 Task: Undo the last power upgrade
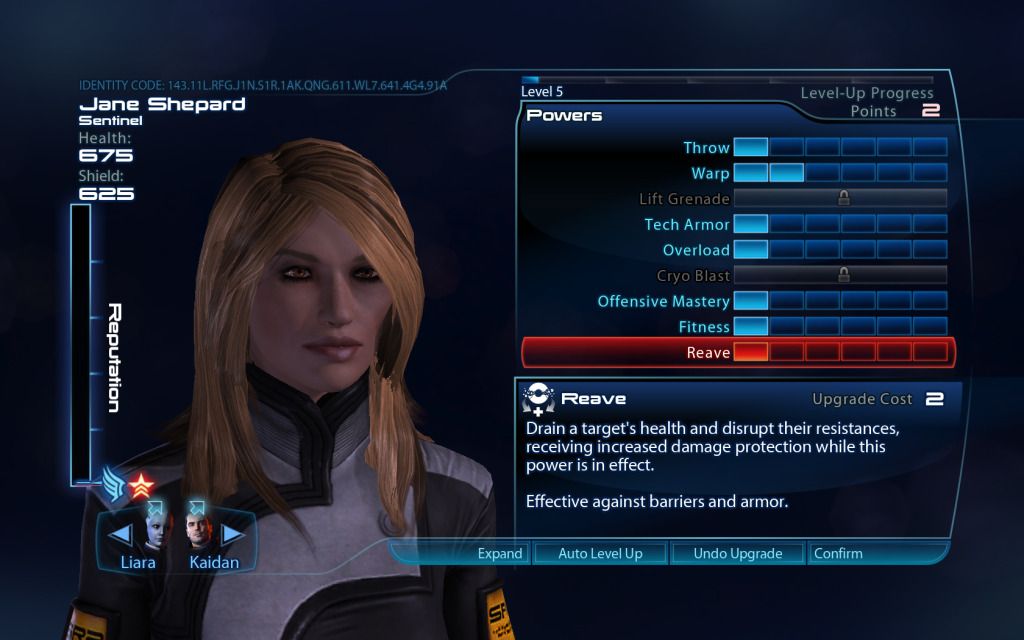click(x=737, y=553)
